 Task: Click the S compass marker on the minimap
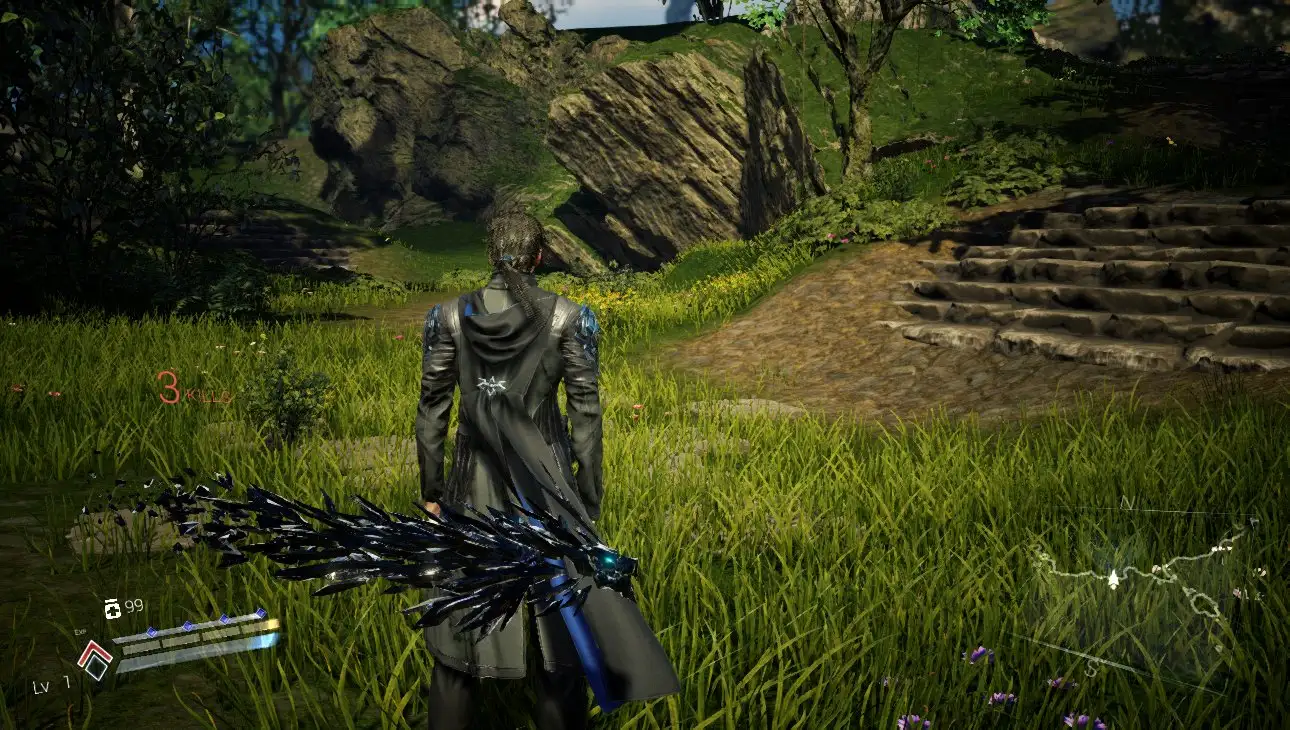1092,668
